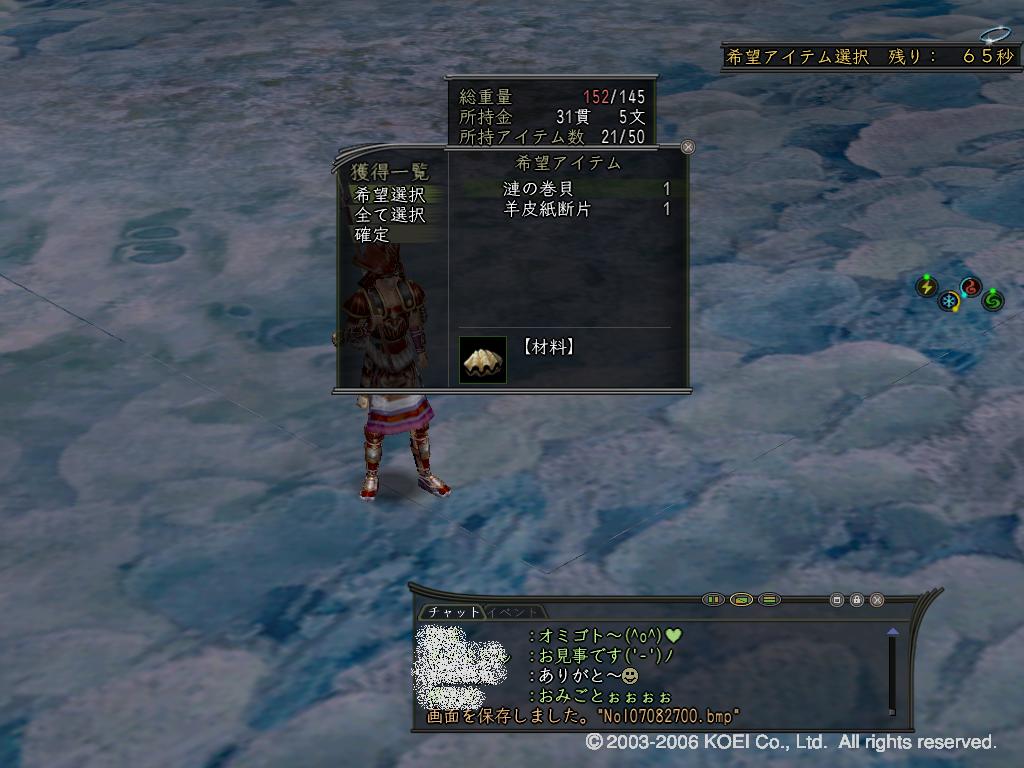Open the イベント tab
This screenshot has height=768, width=1024.
[x=514, y=612]
